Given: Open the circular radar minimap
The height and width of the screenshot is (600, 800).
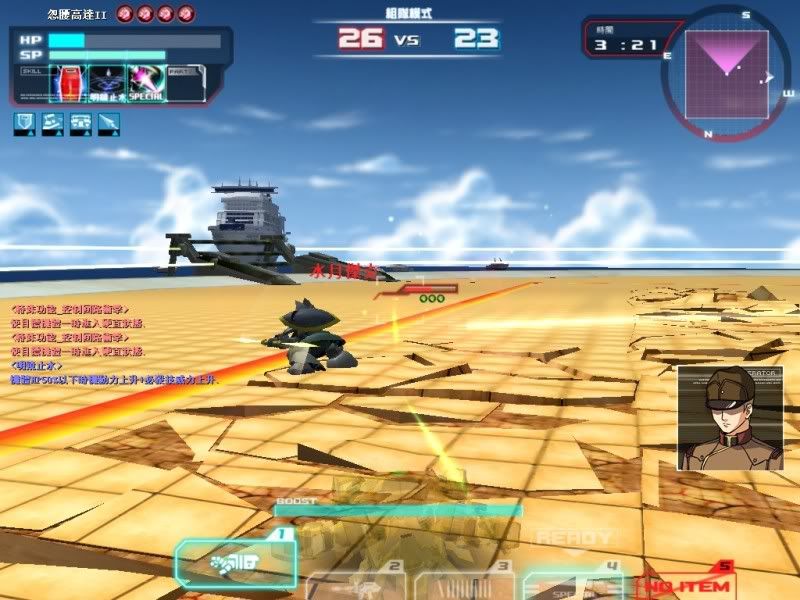Looking at the screenshot, I should pyautogui.click(x=726, y=68).
